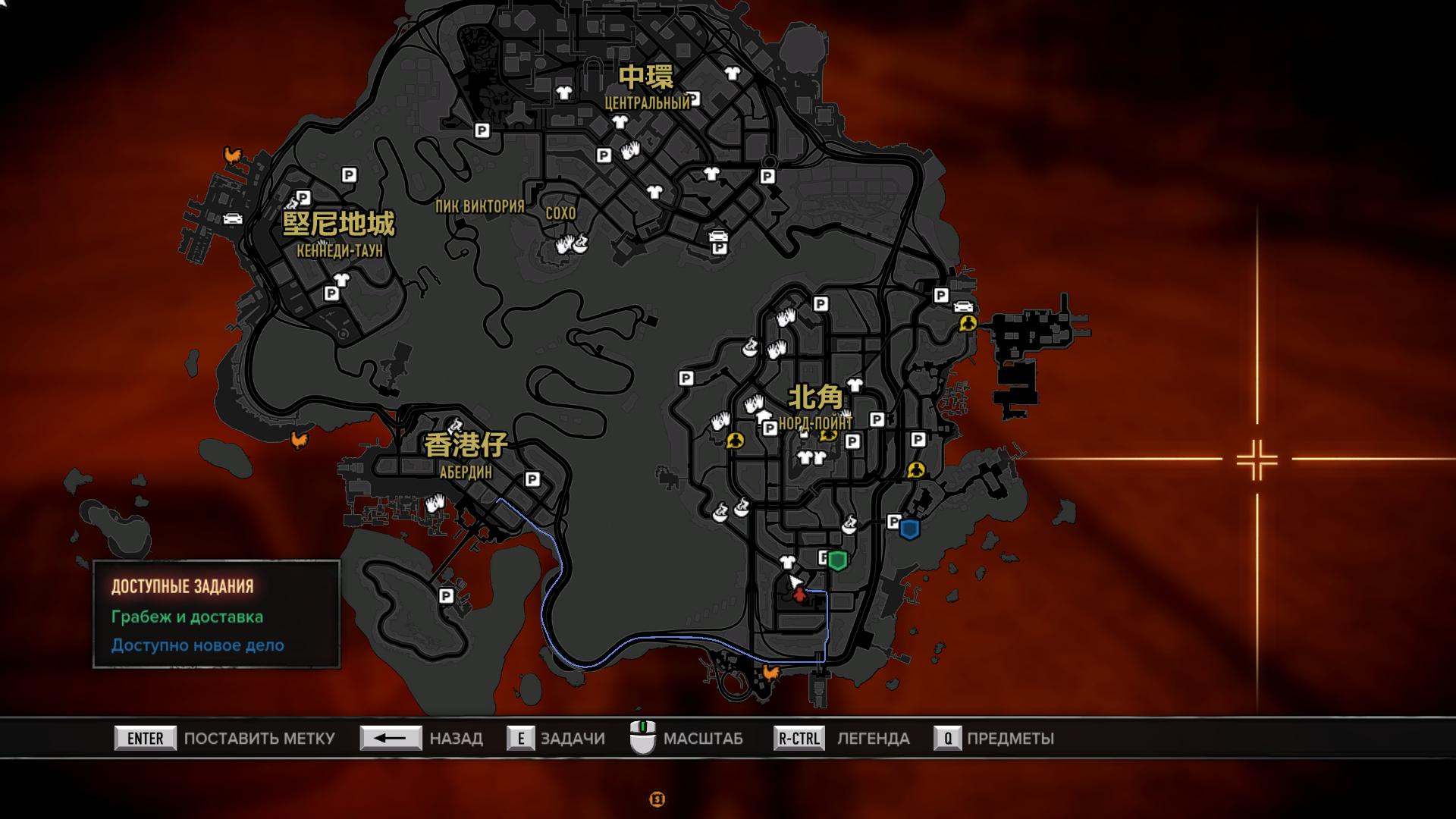
Task: Select the t-shirt shop icon in Кеннеди-Таун
Action: (340, 279)
